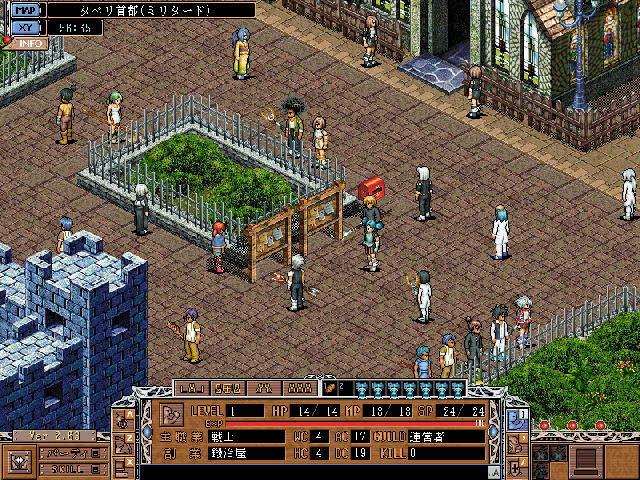Click the brown creature icon below the face

(x=516, y=441)
